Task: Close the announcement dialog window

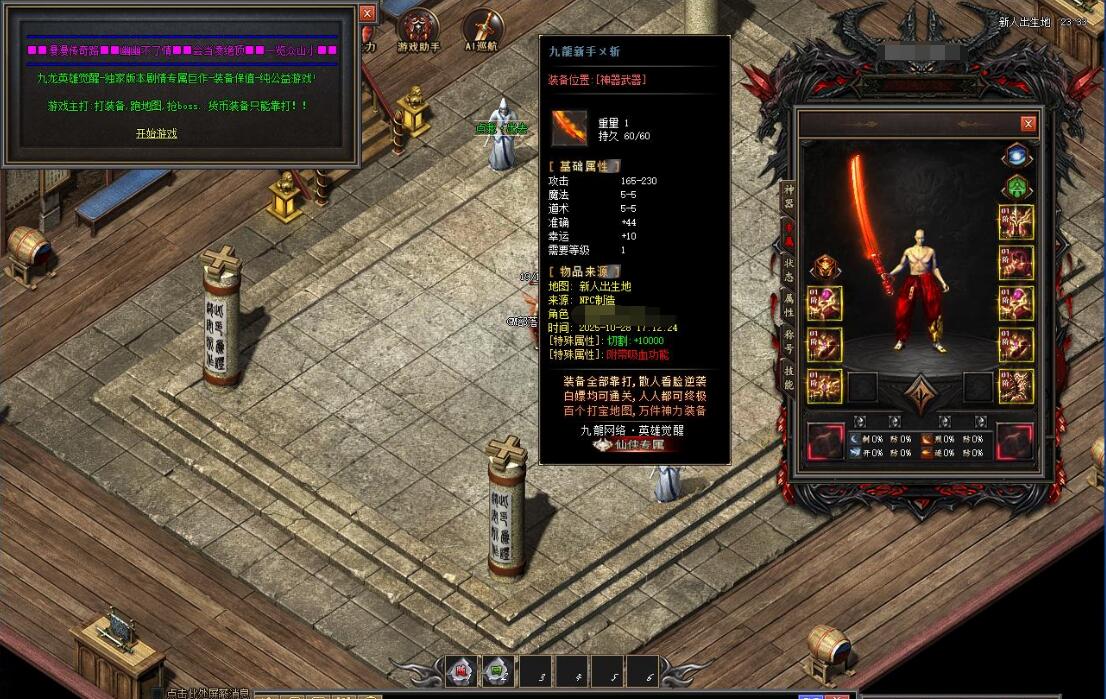Action: [367, 13]
